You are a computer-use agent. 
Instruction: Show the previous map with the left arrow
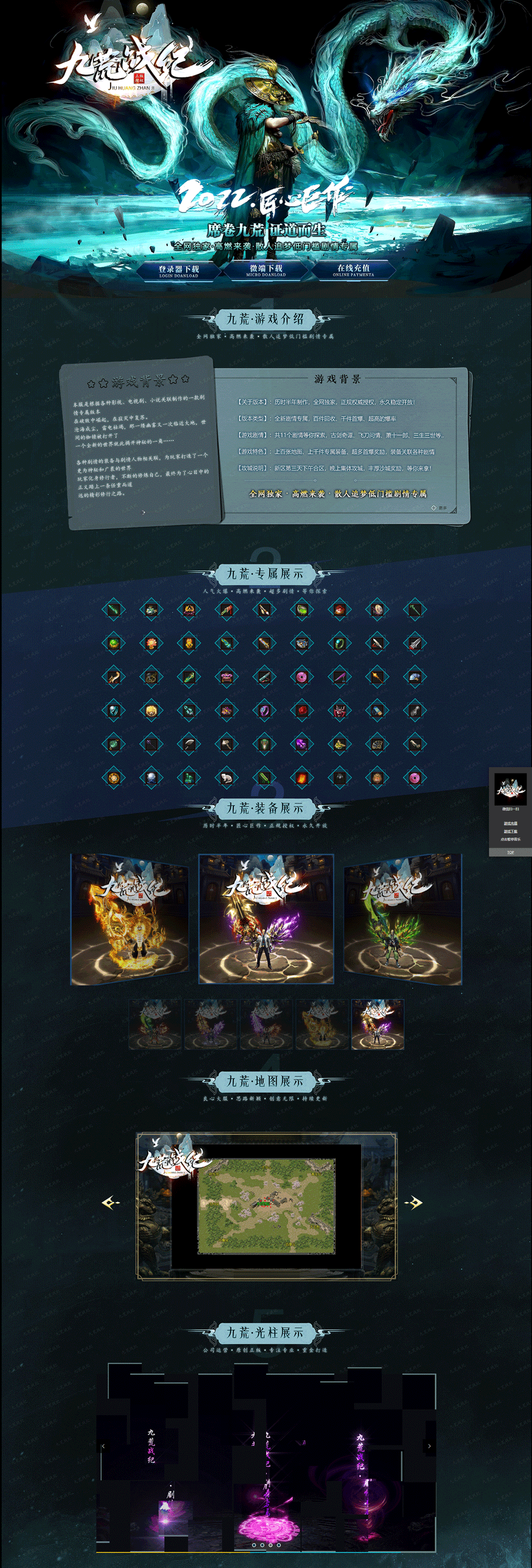(111, 1202)
